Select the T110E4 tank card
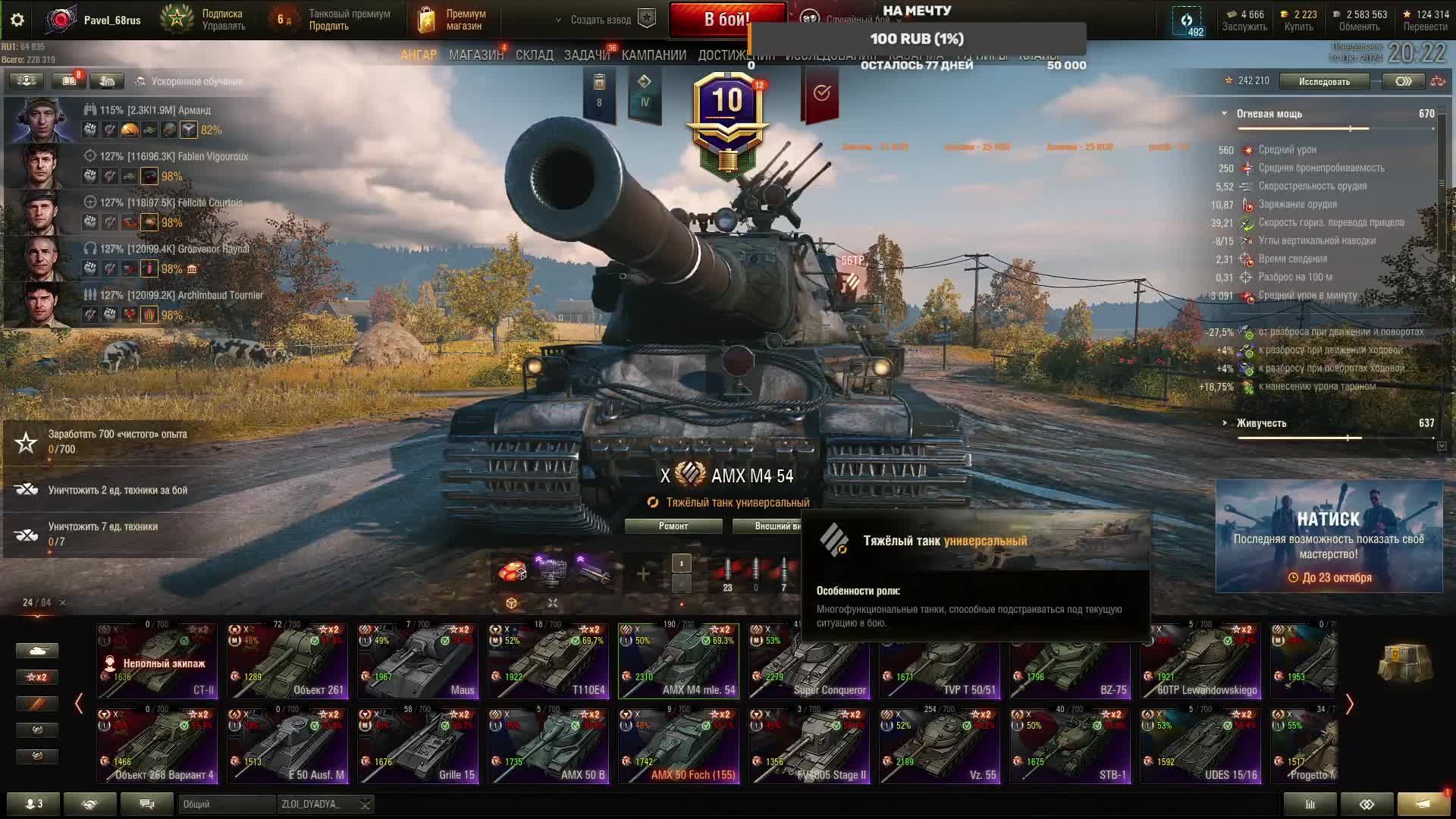Viewport: 1456px width, 819px height. pos(548,661)
